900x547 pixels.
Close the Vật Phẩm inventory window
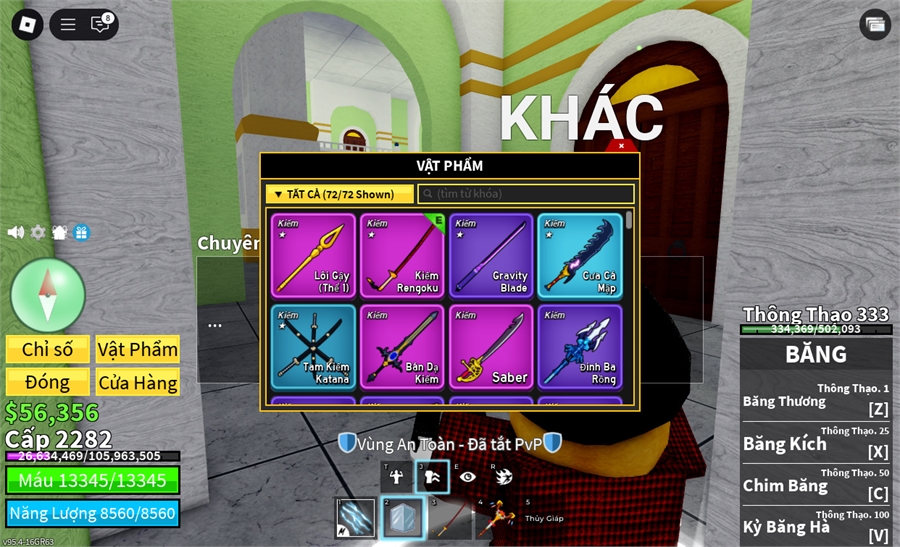(x=621, y=146)
